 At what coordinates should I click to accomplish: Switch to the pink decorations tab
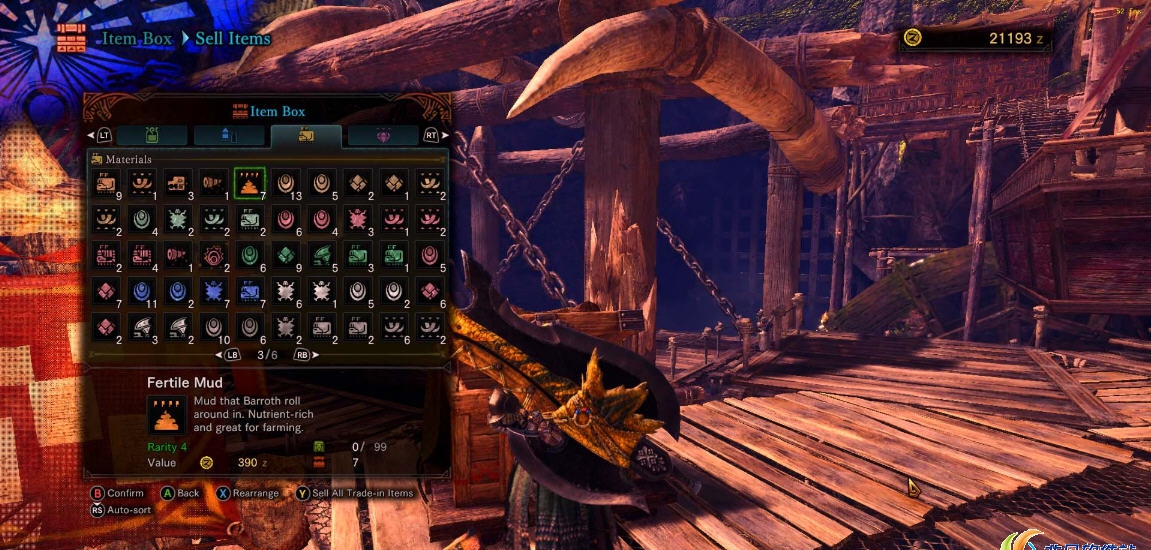pyautogui.click(x=382, y=135)
